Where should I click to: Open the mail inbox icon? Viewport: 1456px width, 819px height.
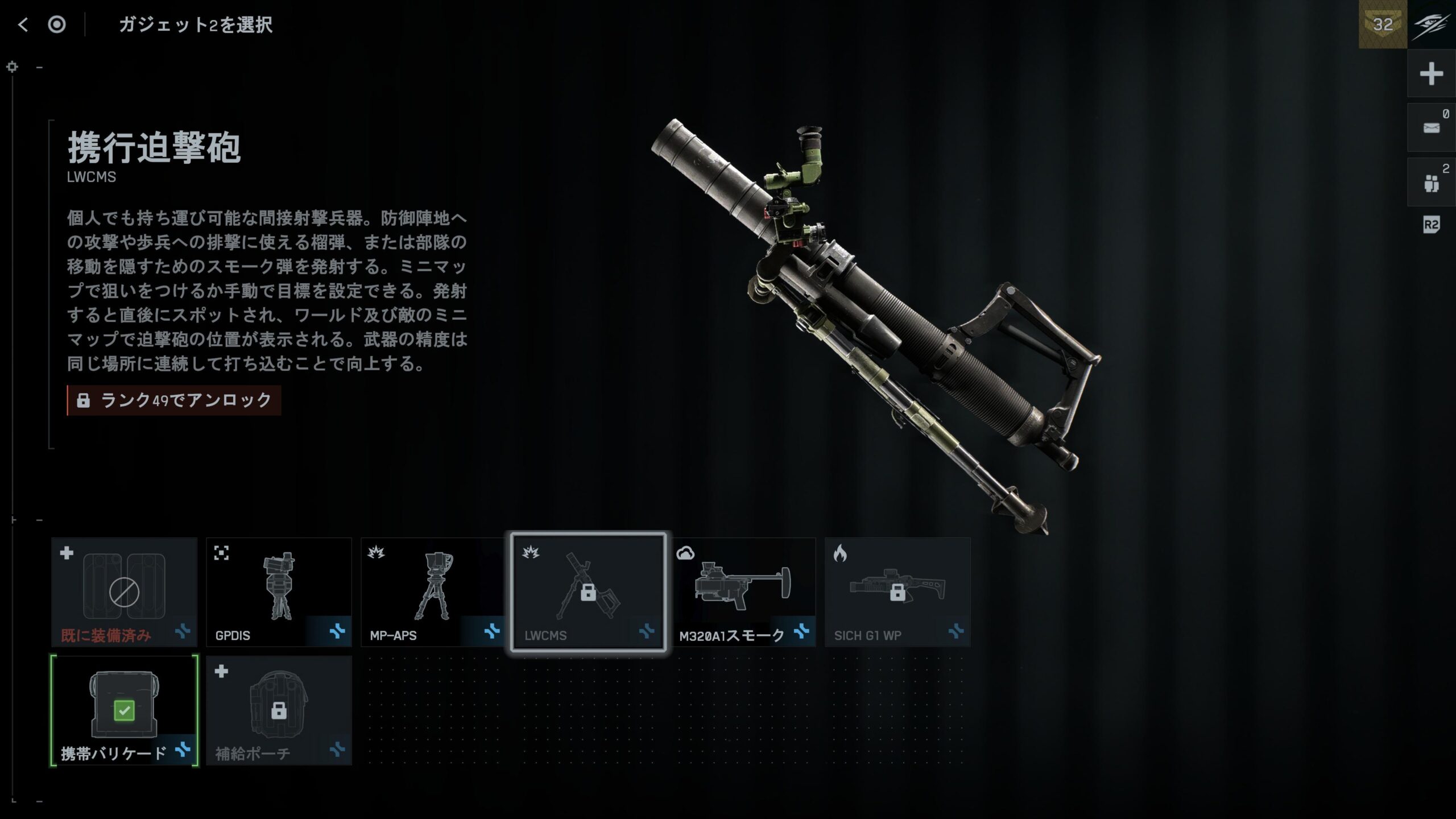[1431, 128]
